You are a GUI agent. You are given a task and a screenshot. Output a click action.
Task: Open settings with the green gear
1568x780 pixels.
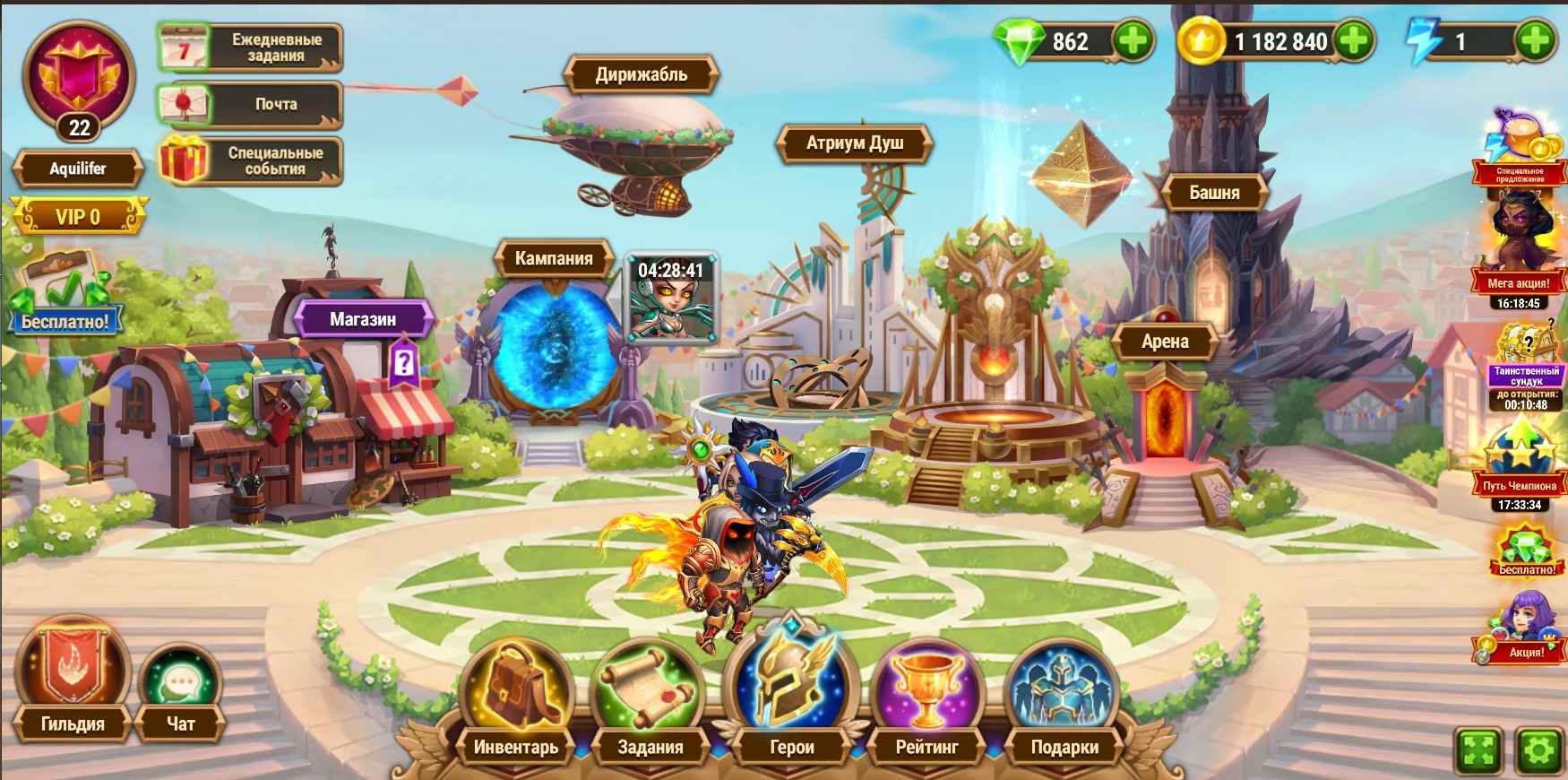[x=1539, y=750]
